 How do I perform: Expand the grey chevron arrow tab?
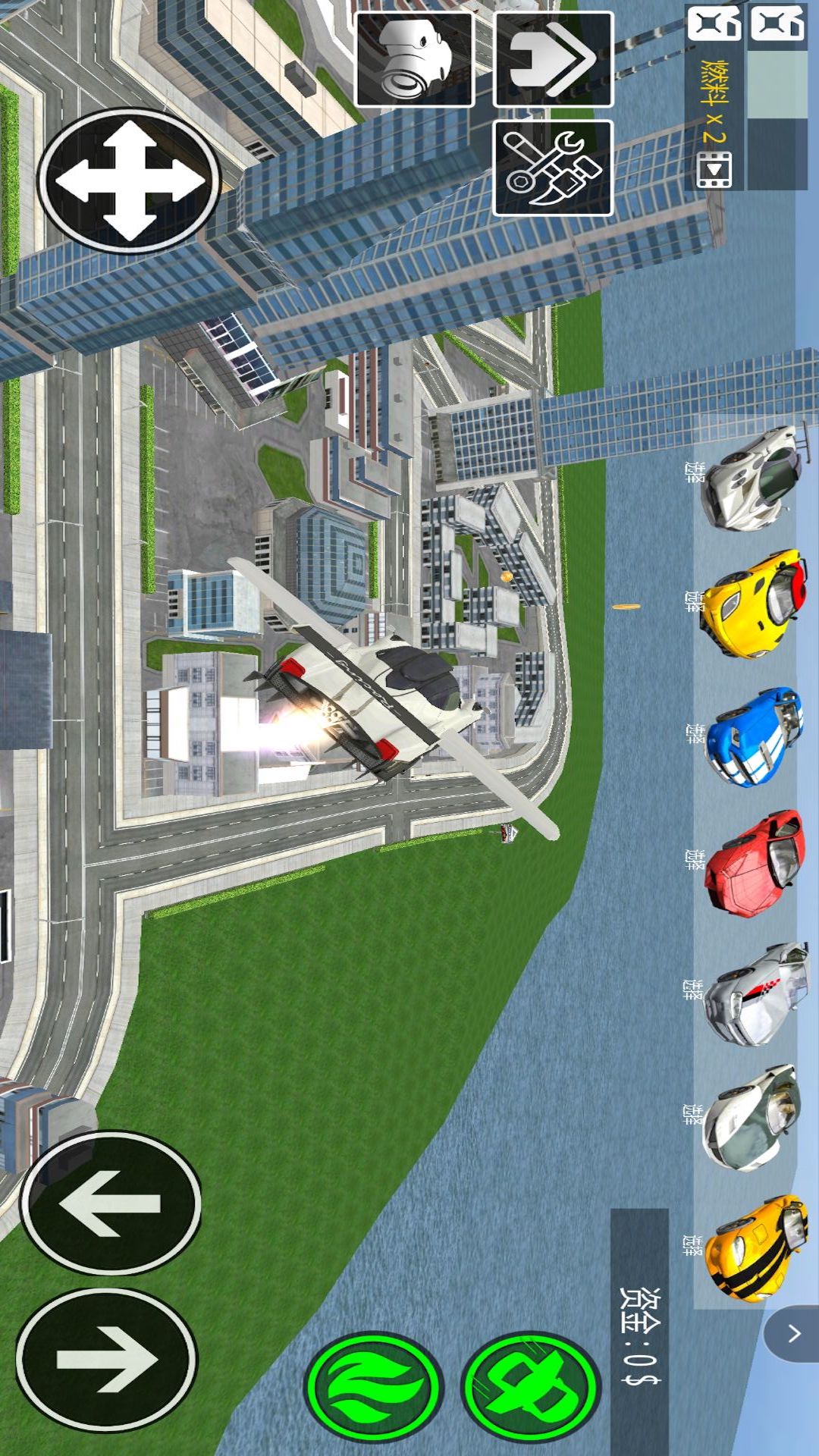(x=793, y=1334)
